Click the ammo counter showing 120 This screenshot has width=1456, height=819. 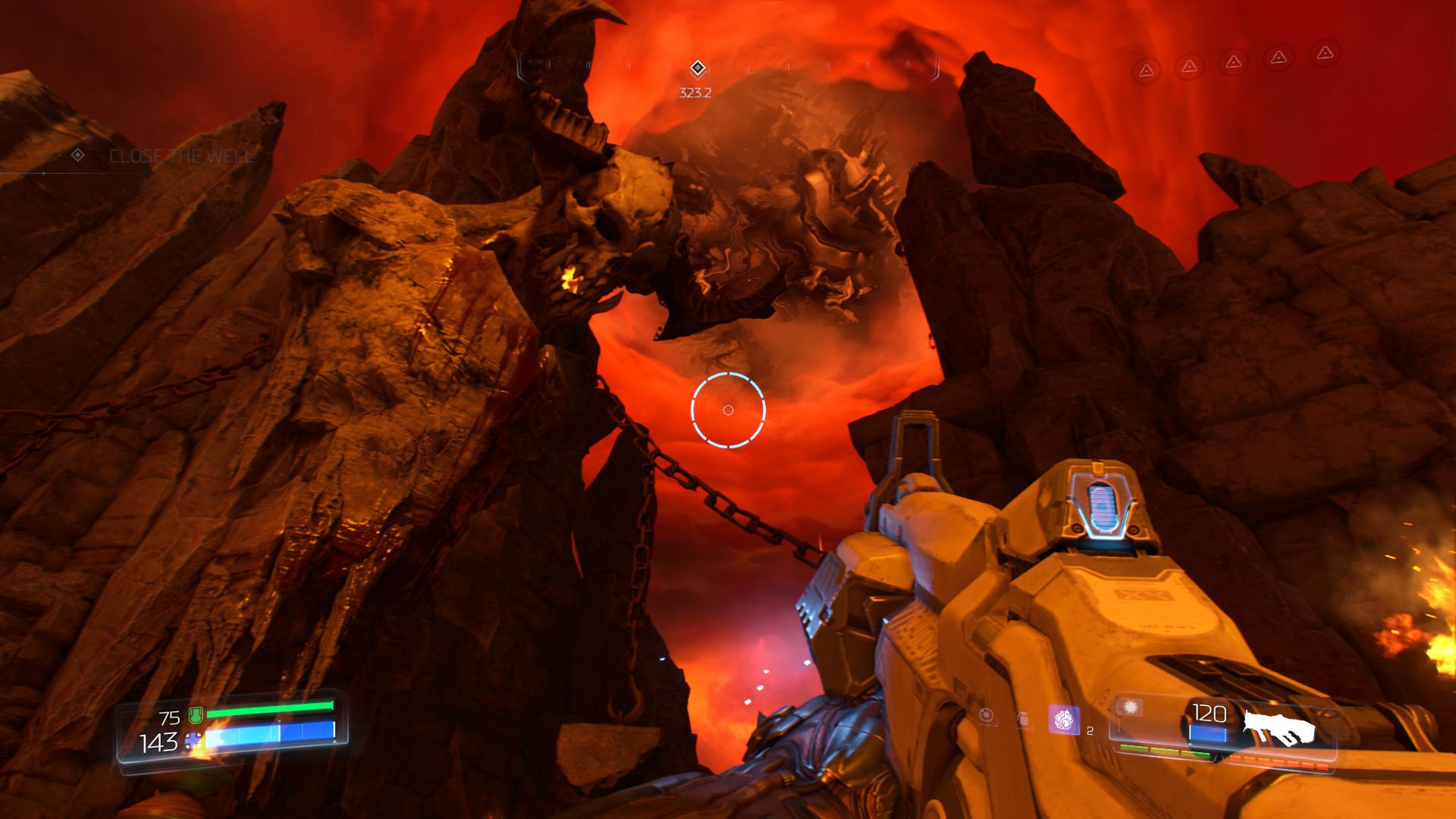coord(1210,713)
